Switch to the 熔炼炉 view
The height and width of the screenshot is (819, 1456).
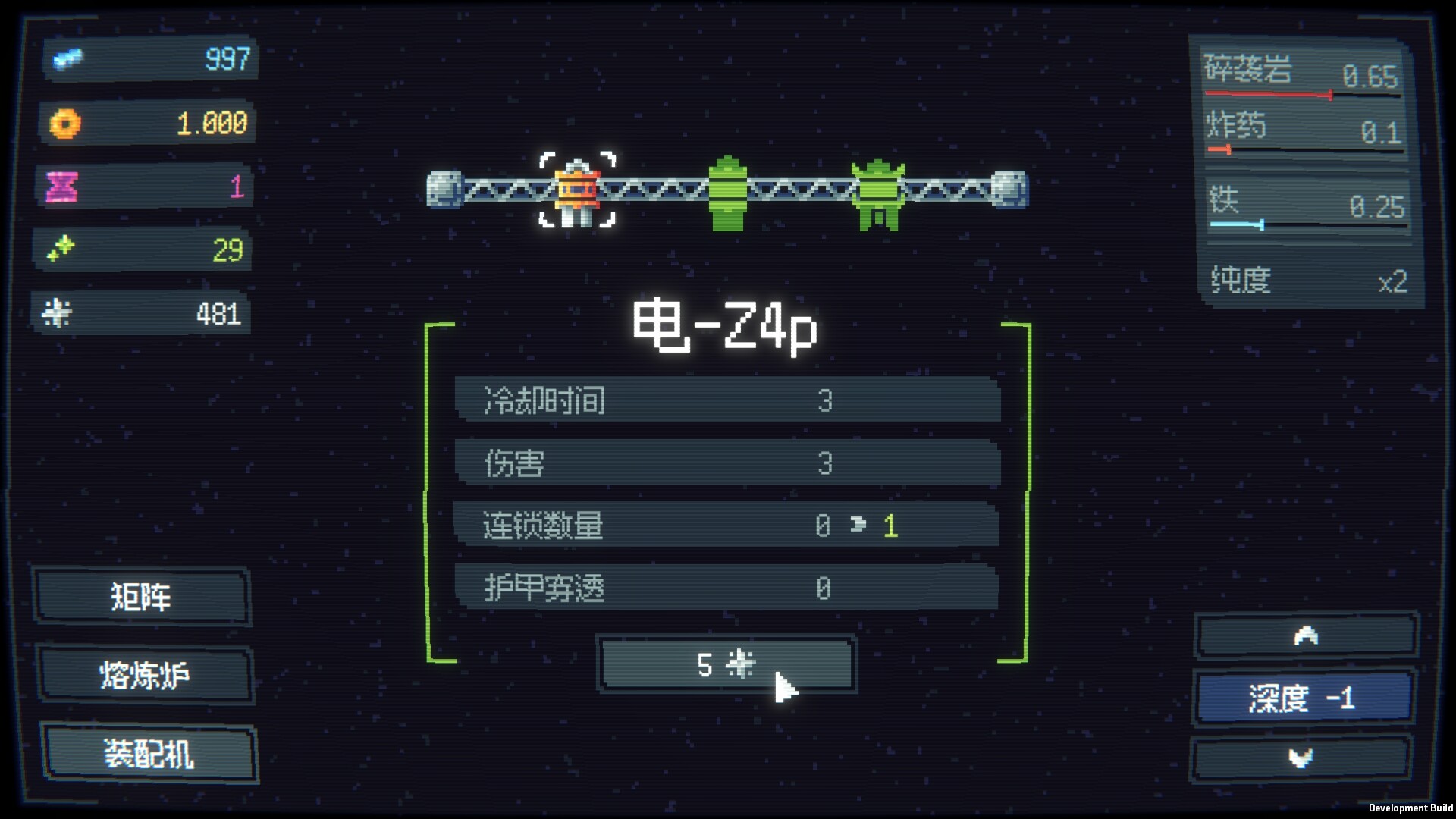click(146, 674)
